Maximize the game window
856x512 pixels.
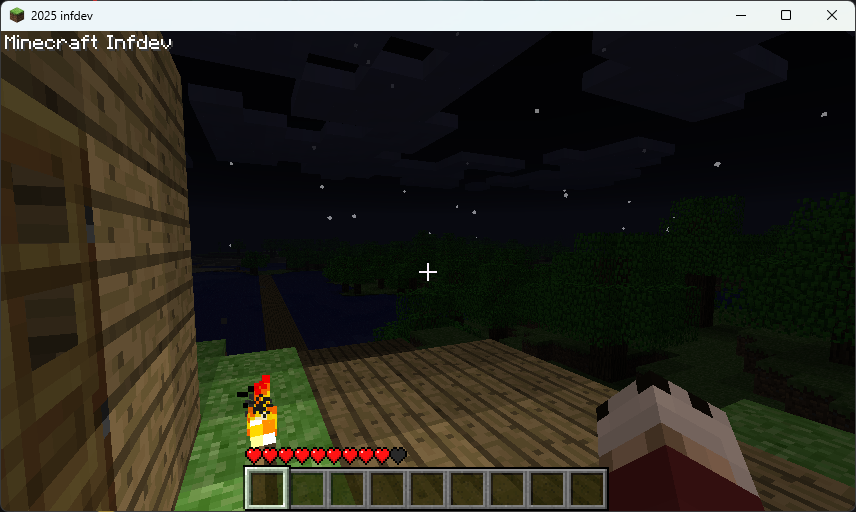(x=786, y=15)
